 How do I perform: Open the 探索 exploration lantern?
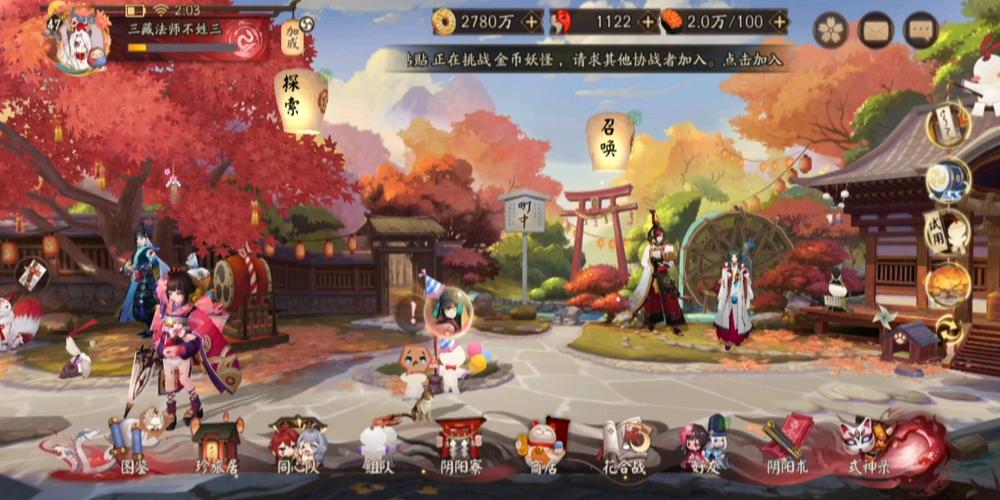click(x=300, y=99)
